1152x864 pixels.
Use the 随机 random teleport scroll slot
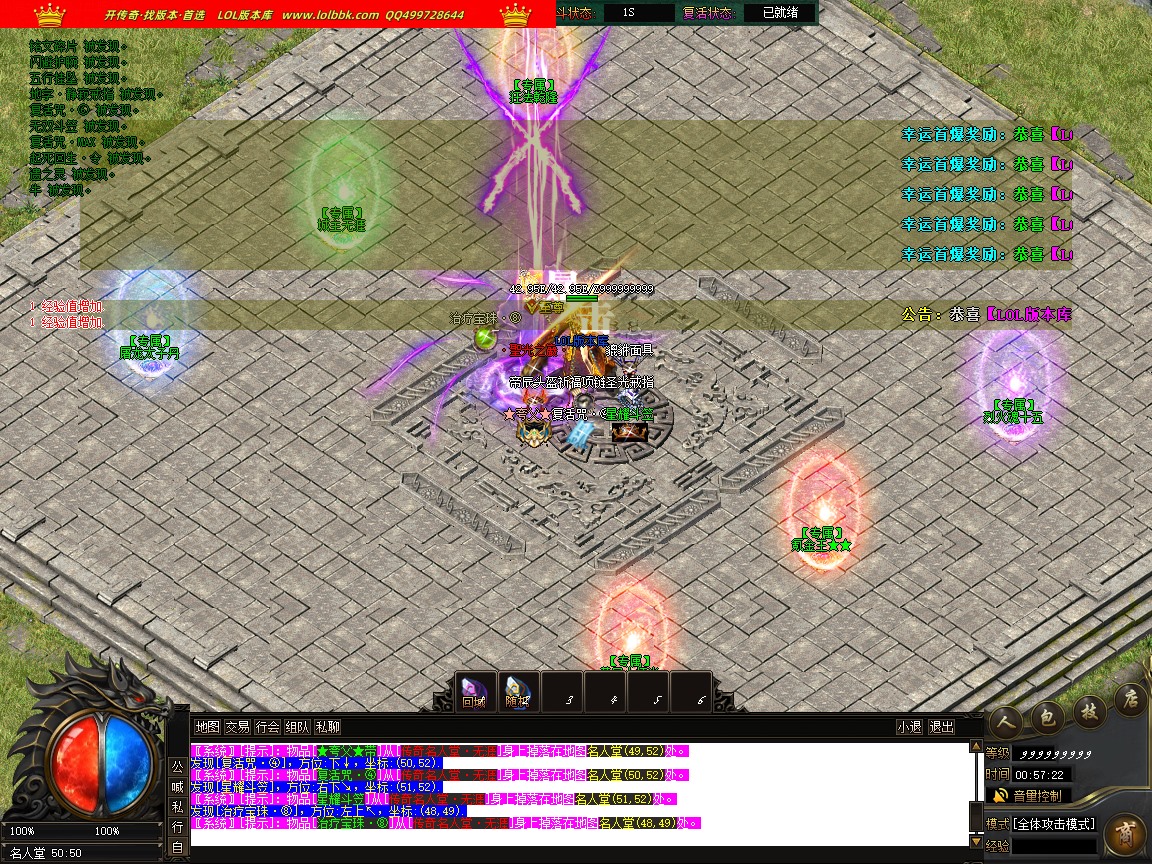(516, 692)
